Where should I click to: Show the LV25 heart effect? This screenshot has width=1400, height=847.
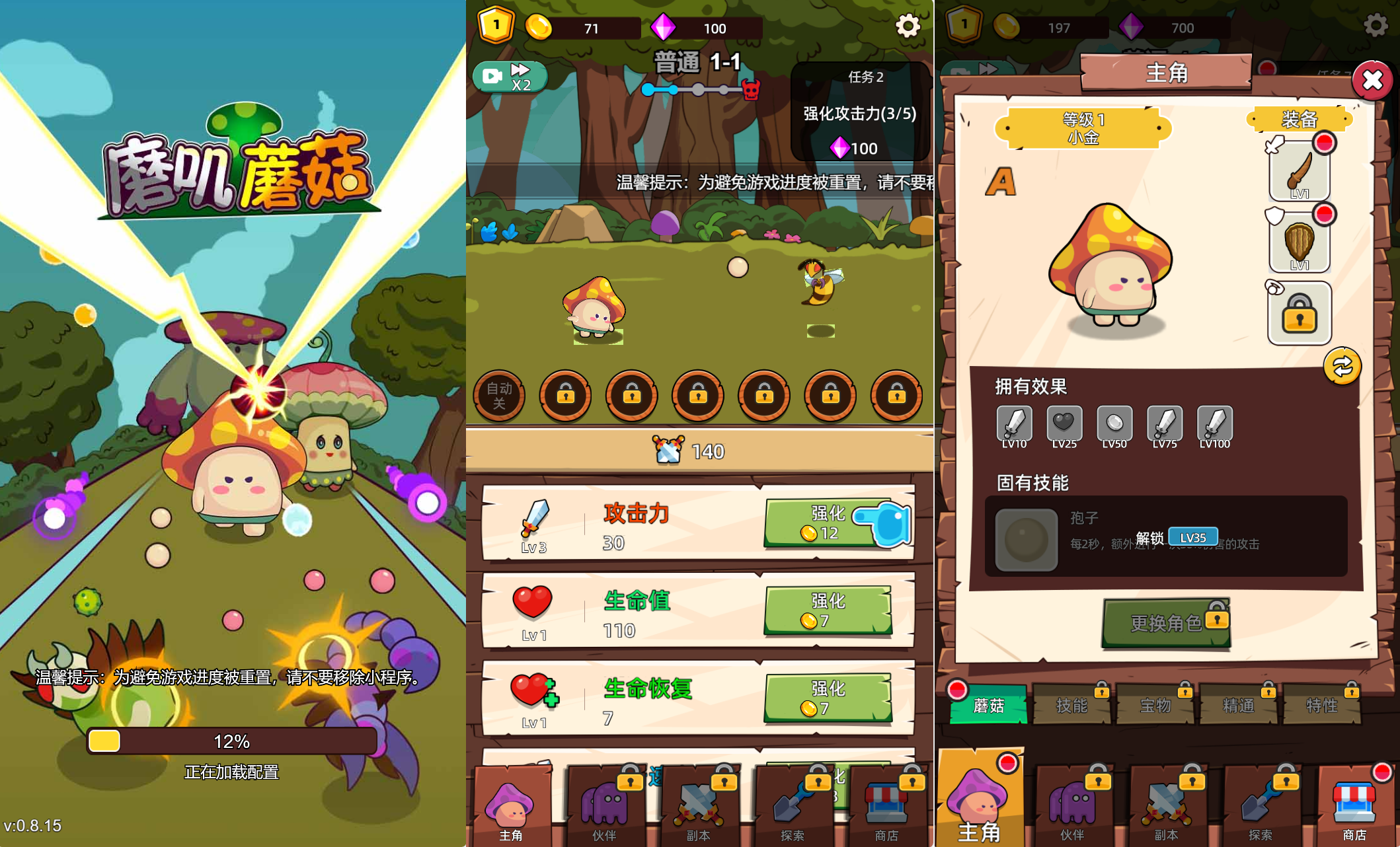1064,423
